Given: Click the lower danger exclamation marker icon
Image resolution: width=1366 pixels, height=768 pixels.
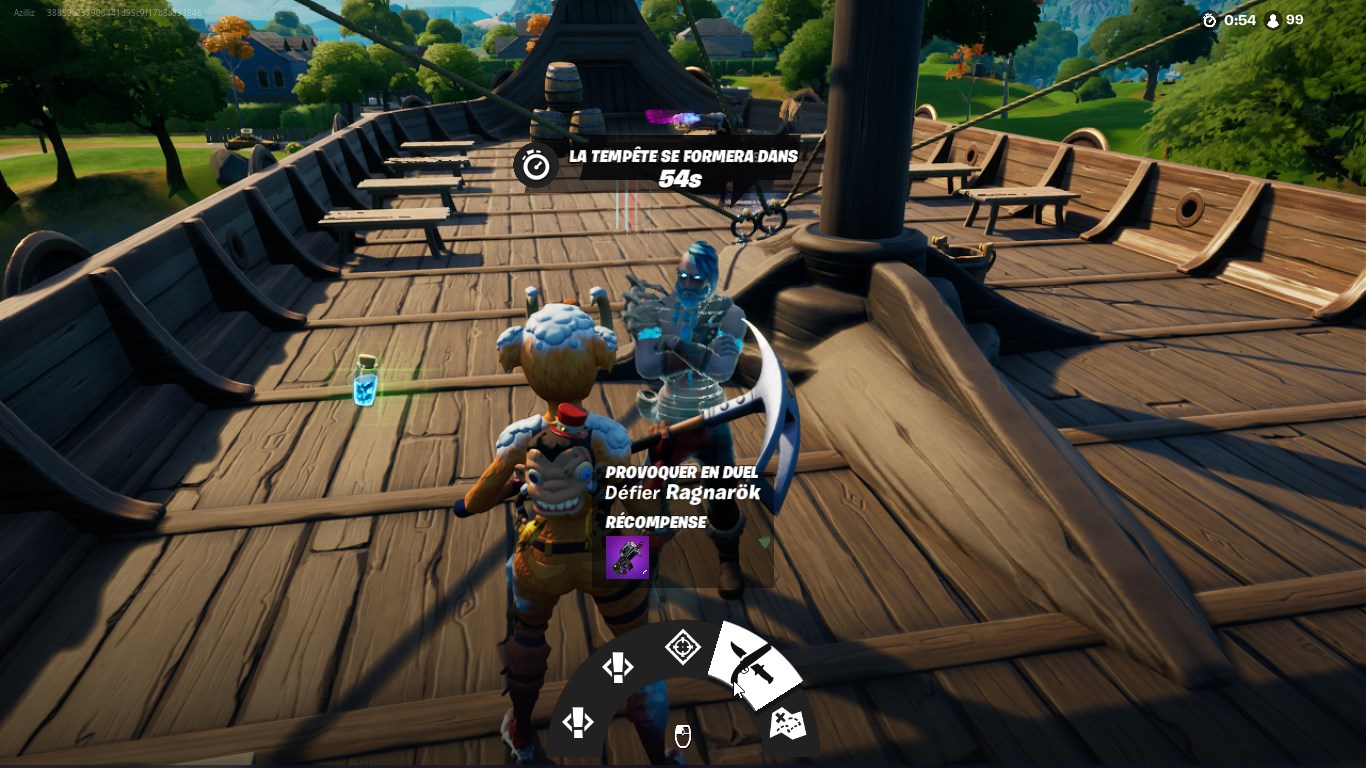Looking at the screenshot, I should tap(578, 724).
